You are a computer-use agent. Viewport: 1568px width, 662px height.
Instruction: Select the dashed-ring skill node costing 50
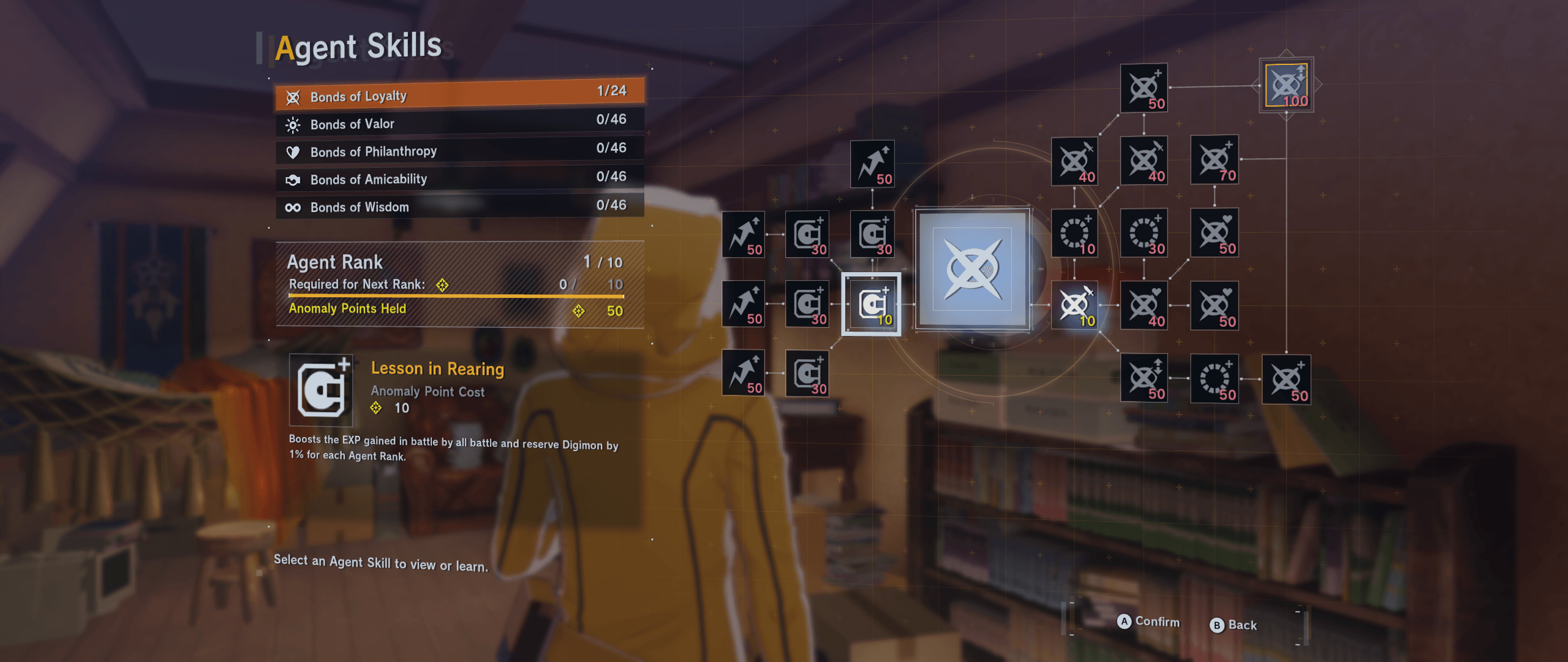[1215, 379]
